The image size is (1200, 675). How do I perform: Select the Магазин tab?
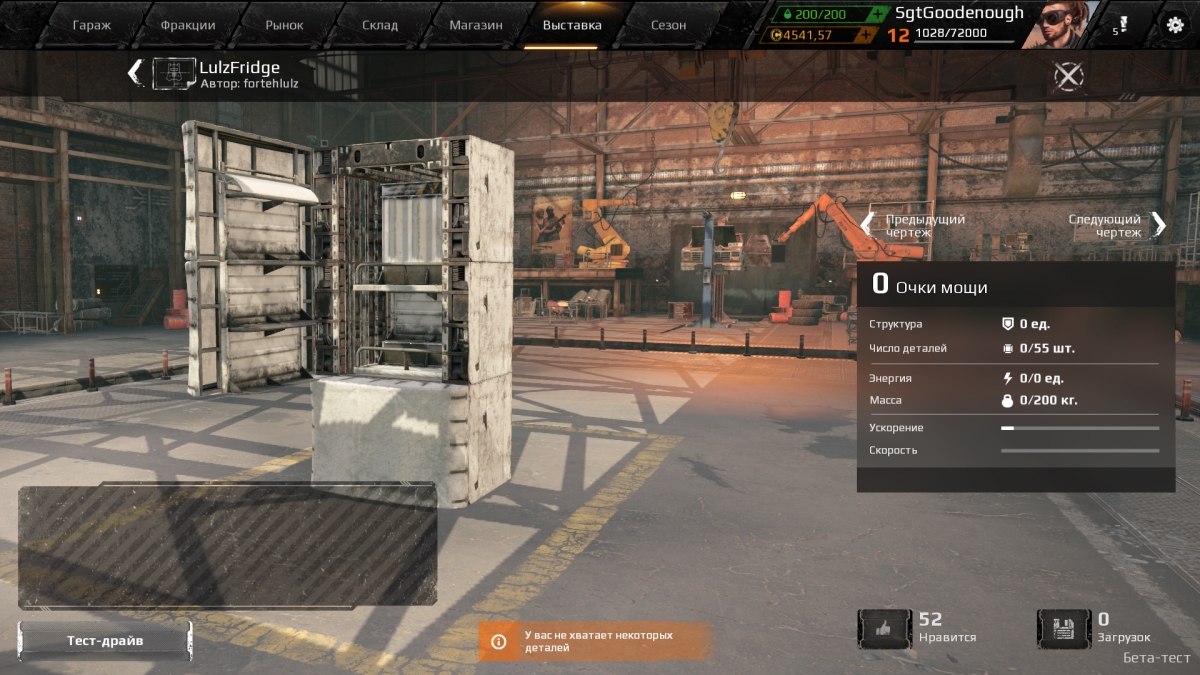point(476,25)
